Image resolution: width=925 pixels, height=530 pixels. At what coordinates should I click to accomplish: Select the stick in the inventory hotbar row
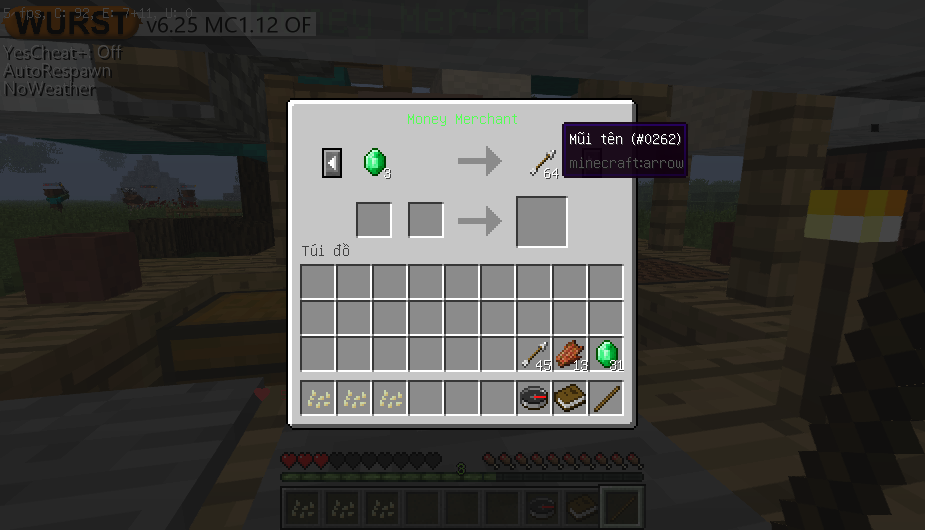coord(606,398)
